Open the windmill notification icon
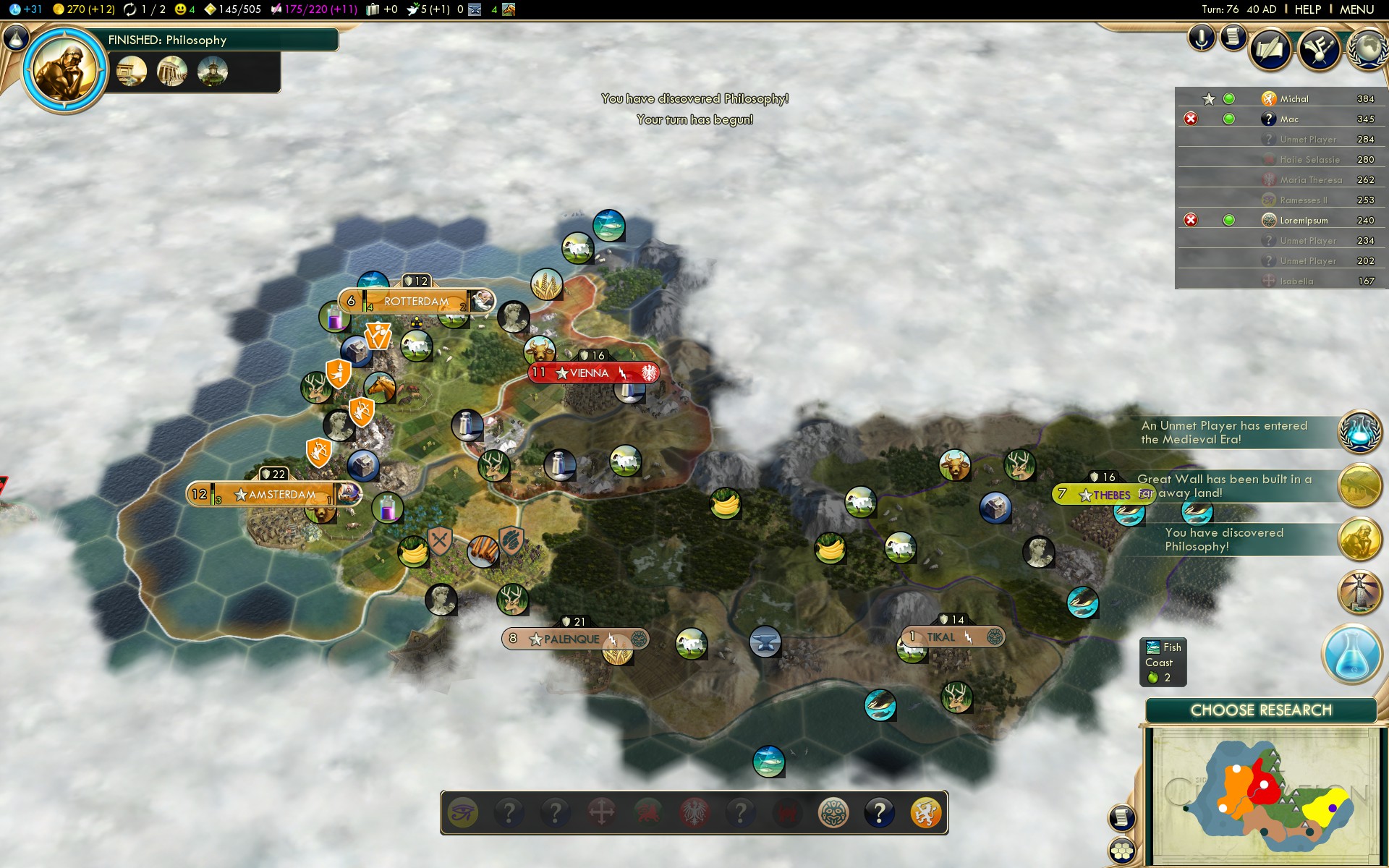The width and height of the screenshot is (1389, 868). [x=1360, y=592]
